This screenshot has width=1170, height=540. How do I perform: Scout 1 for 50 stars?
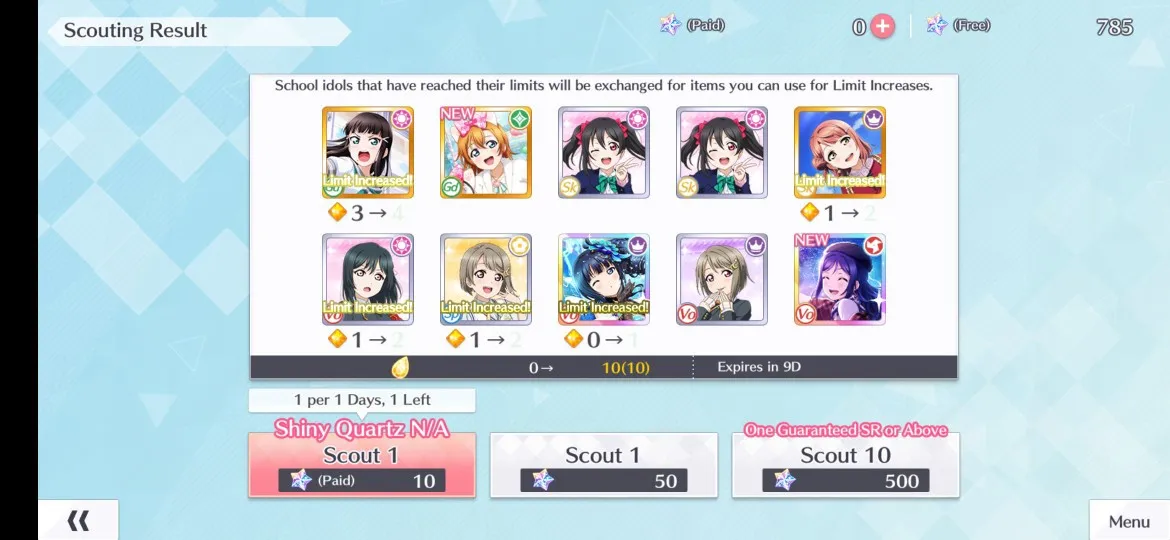[603, 466]
